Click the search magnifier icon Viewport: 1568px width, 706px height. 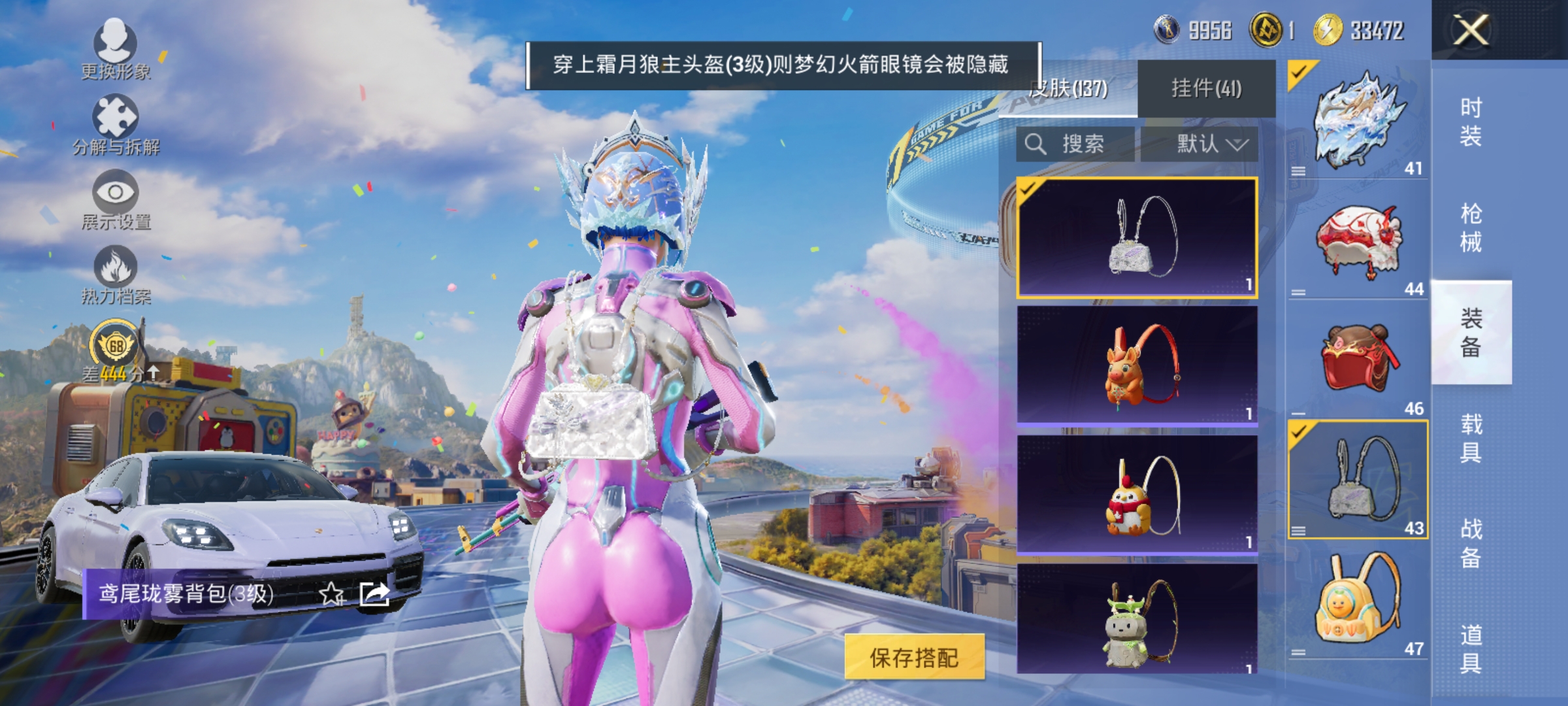pyautogui.click(x=1037, y=145)
